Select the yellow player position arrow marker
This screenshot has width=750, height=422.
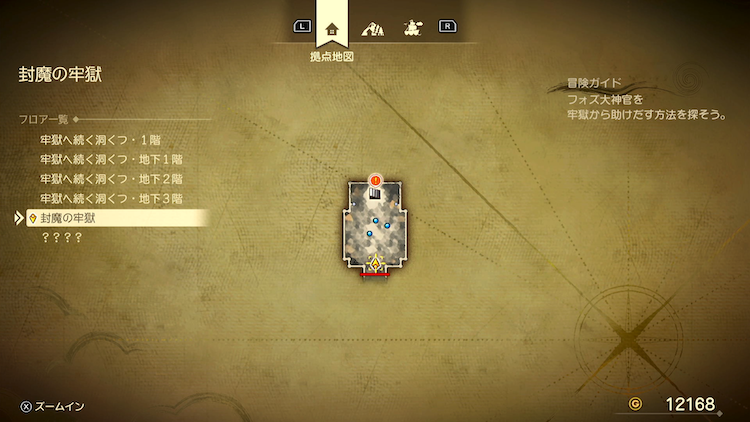click(375, 264)
